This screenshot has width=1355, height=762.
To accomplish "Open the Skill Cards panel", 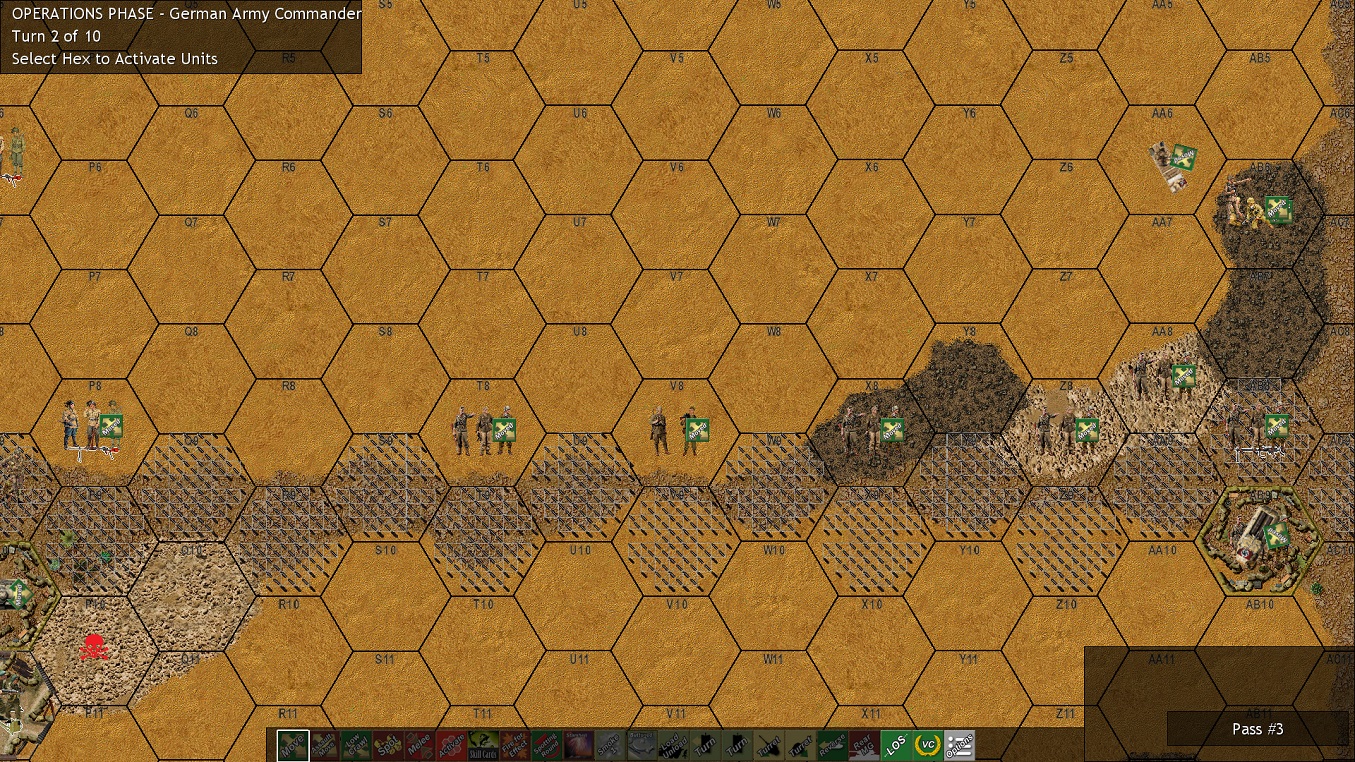I will point(485,745).
